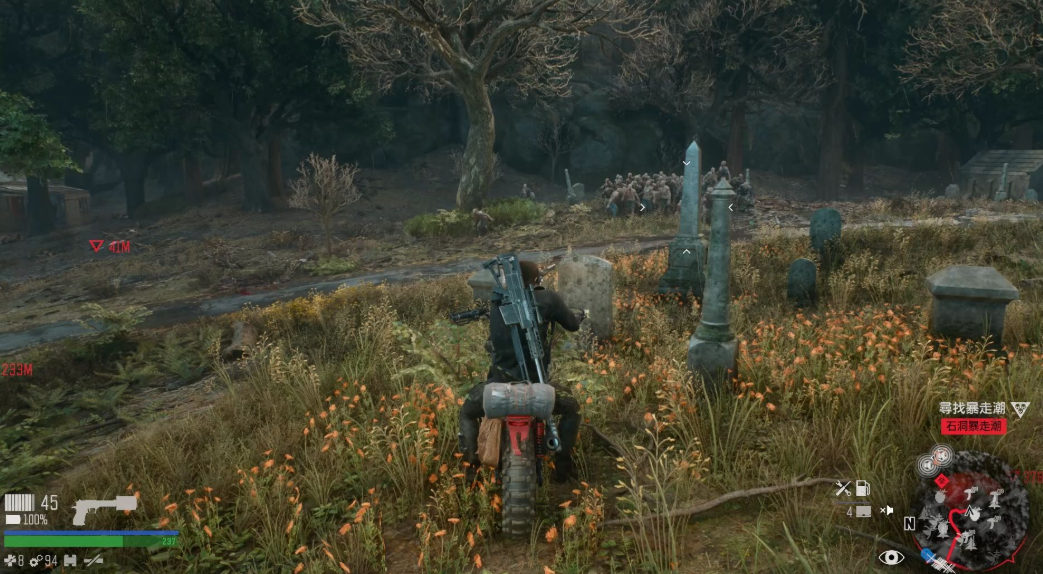The image size is (1043, 574).
Task: Click the muted noise speaker icon
Action: (886, 511)
